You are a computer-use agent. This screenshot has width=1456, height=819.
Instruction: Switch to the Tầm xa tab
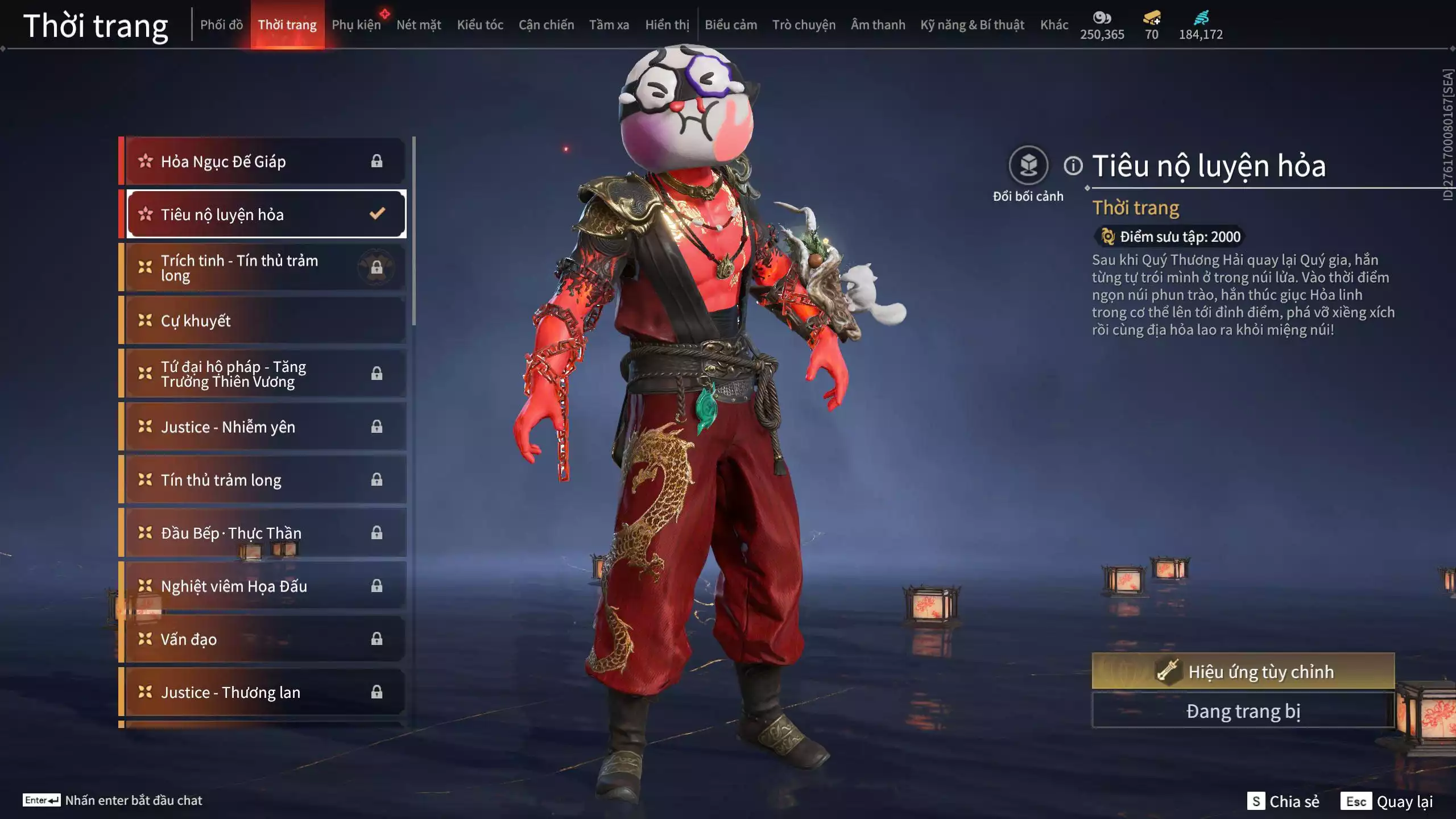click(x=609, y=25)
